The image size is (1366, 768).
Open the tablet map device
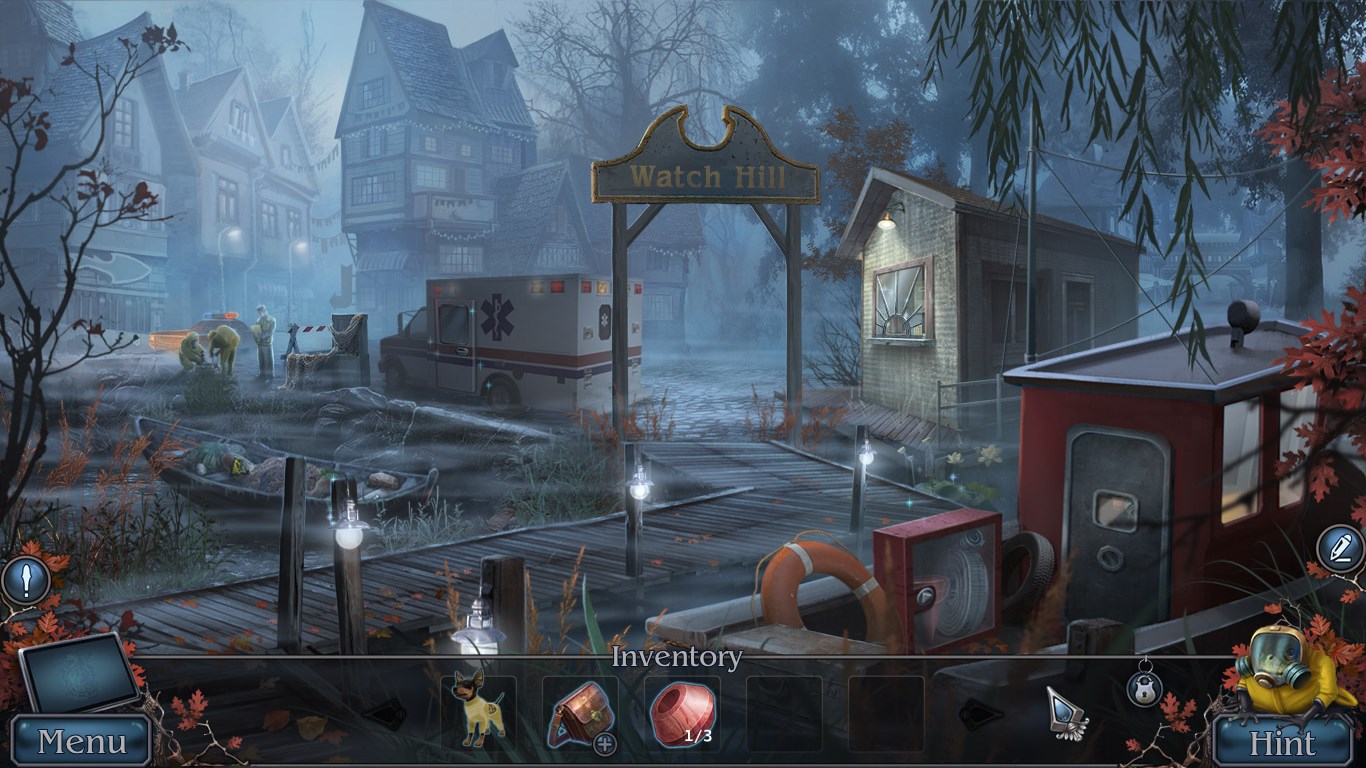point(79,673)
